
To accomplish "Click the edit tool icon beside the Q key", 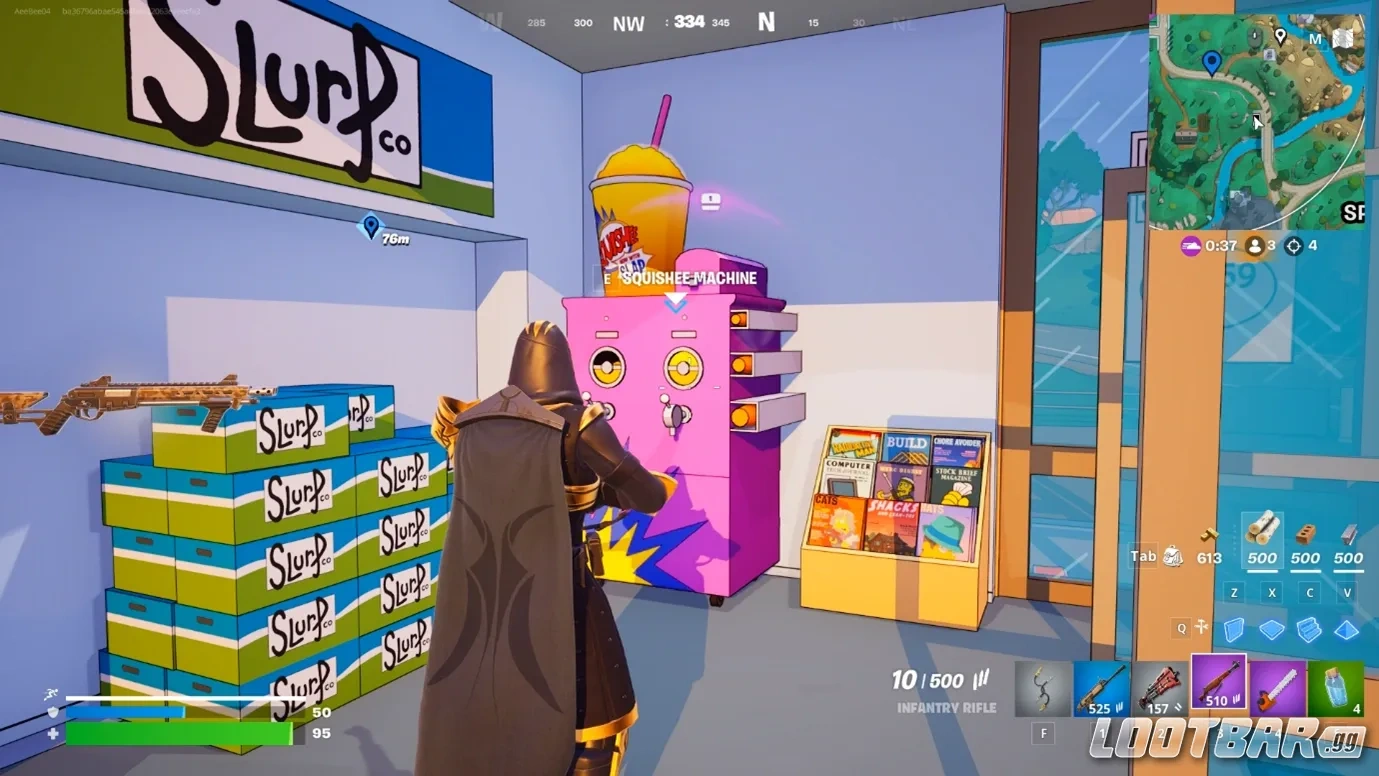I will click(x=1201, y=627).
